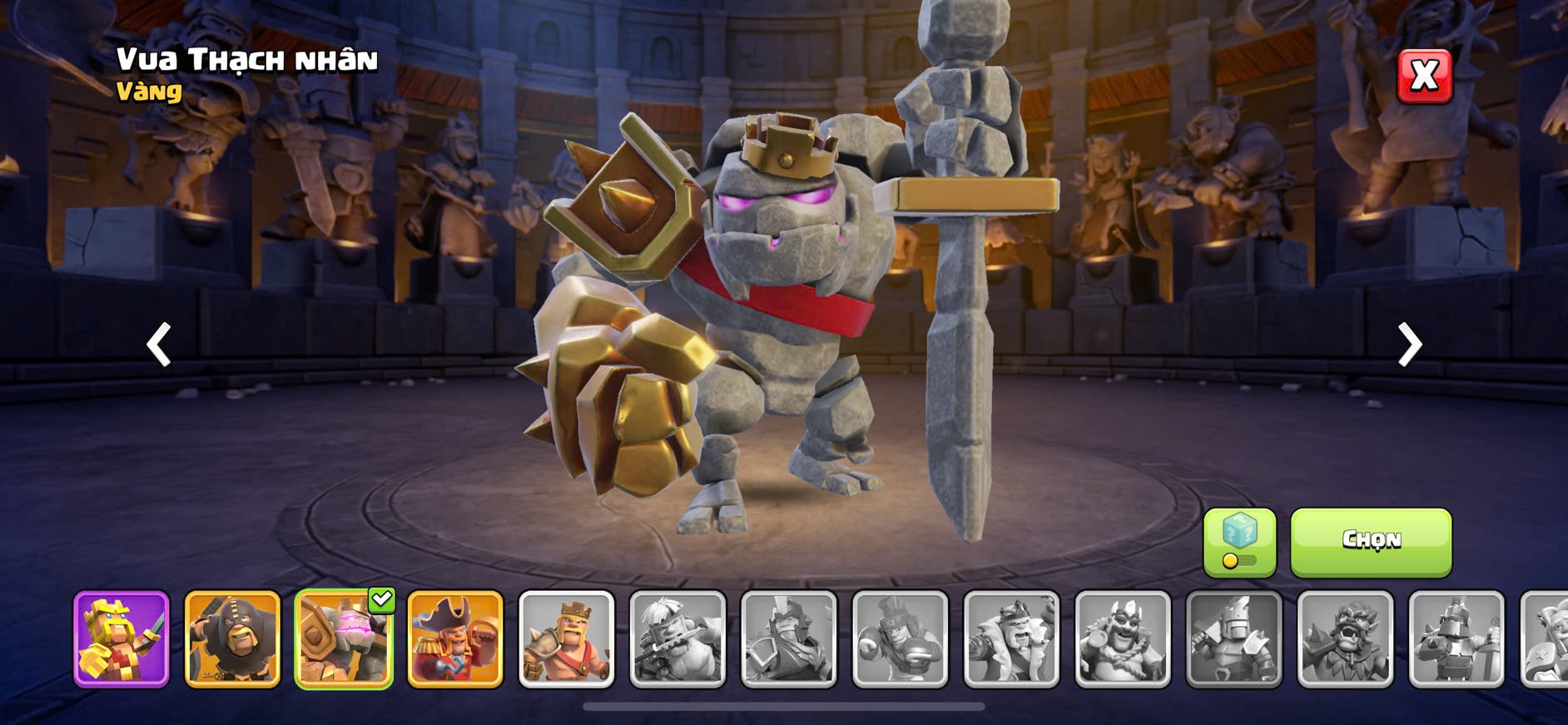The width and height of the screenshot is (1568, 725).
Task: Select the locked knife-biting King skin
Action: point(677,639)
